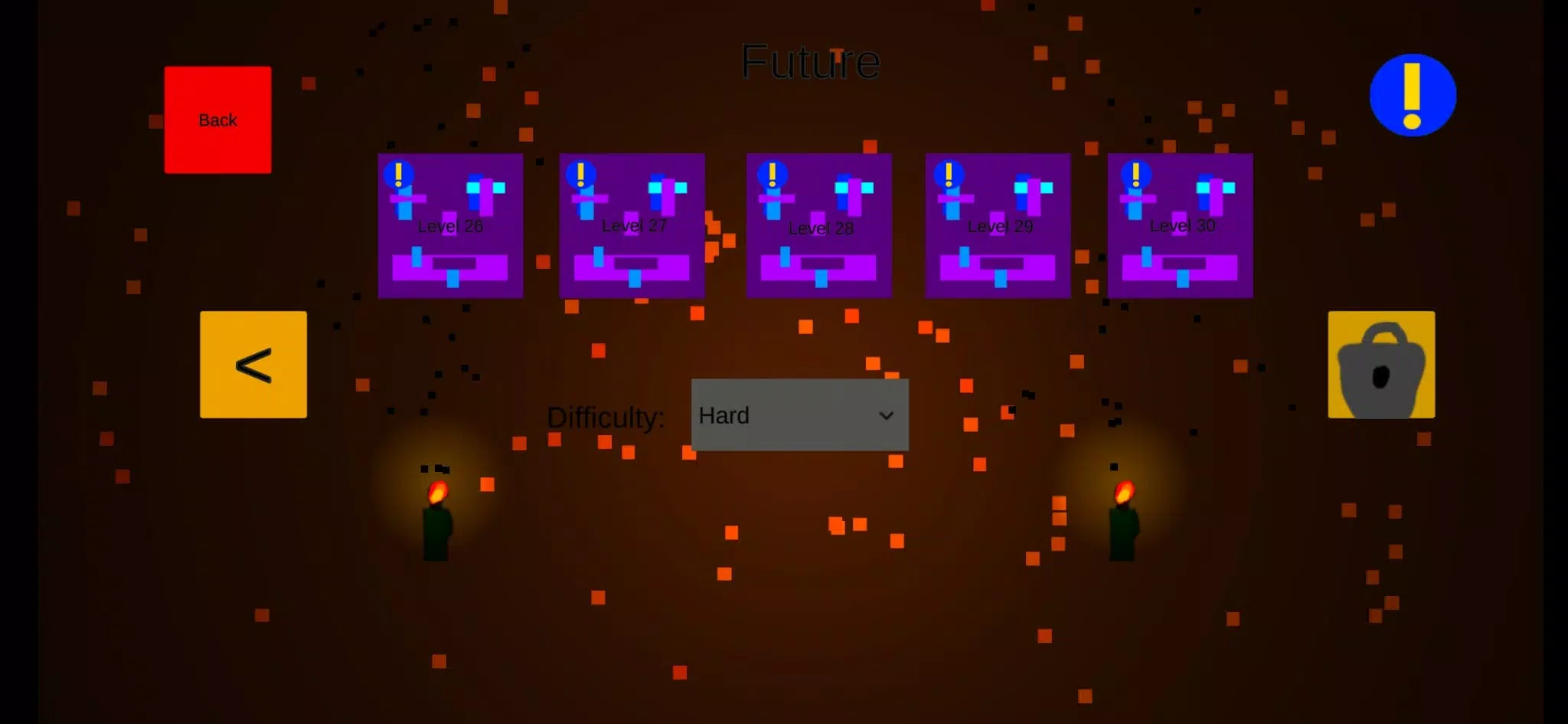
Task: Toggle Level 26 selection tile
Action: (450, 225)
